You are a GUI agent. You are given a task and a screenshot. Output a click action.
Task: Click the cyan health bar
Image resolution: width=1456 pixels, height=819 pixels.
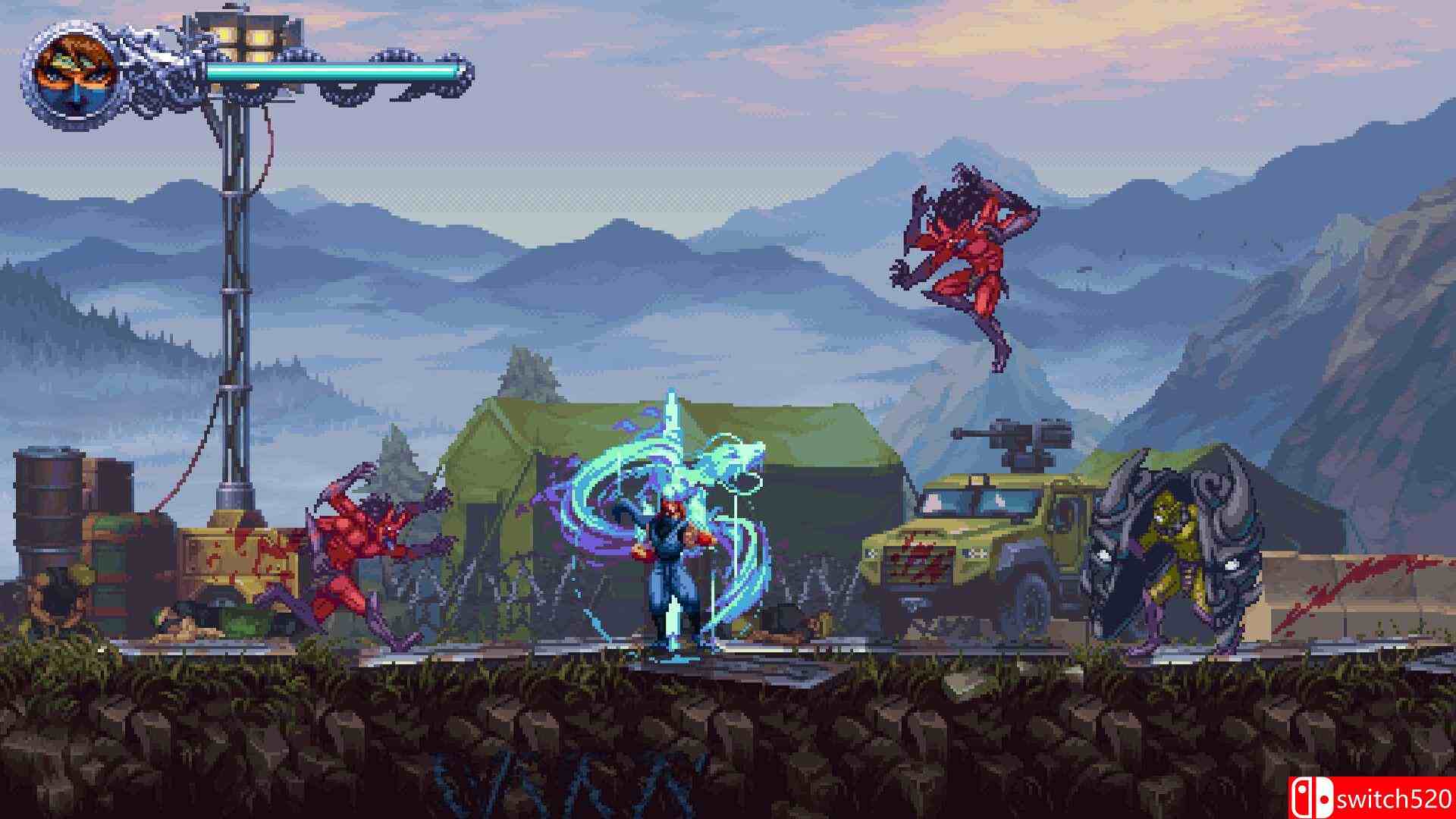tap(334, 72)
